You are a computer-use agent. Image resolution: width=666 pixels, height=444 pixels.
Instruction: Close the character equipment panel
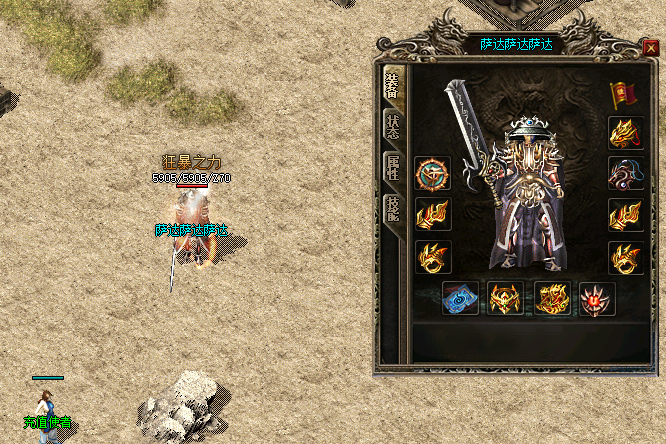tap(651, 45)
